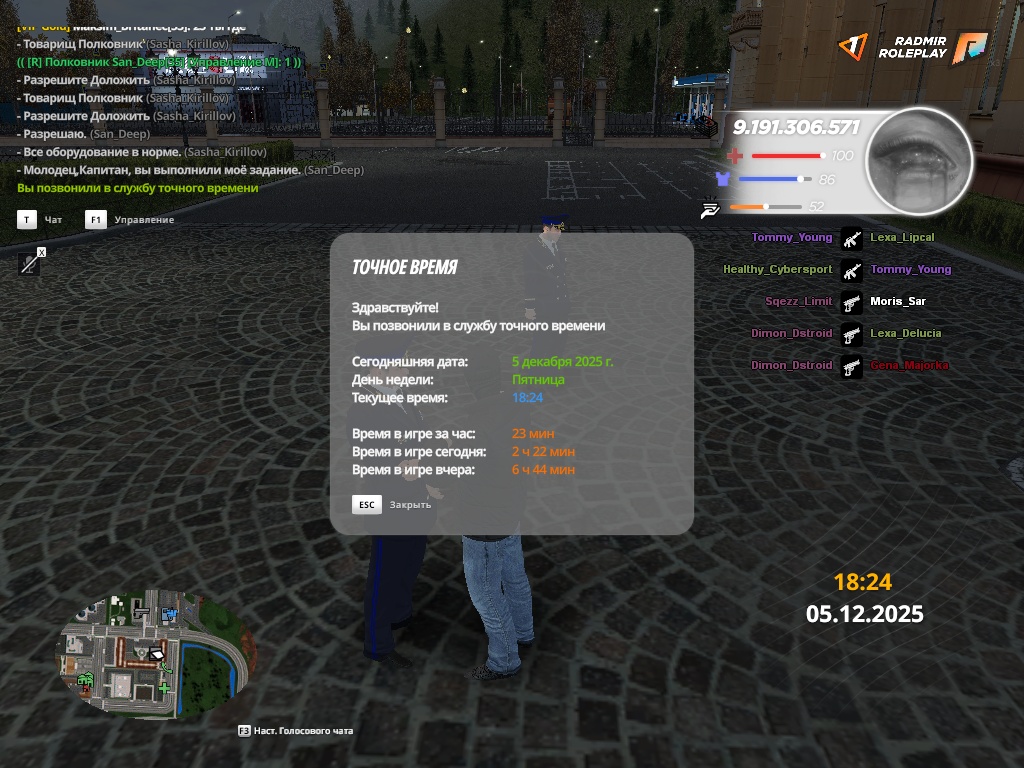Click the eye avatar portrait
Image resolution: width=1024 pixels, height=768 pixels.
pos(918,161)
